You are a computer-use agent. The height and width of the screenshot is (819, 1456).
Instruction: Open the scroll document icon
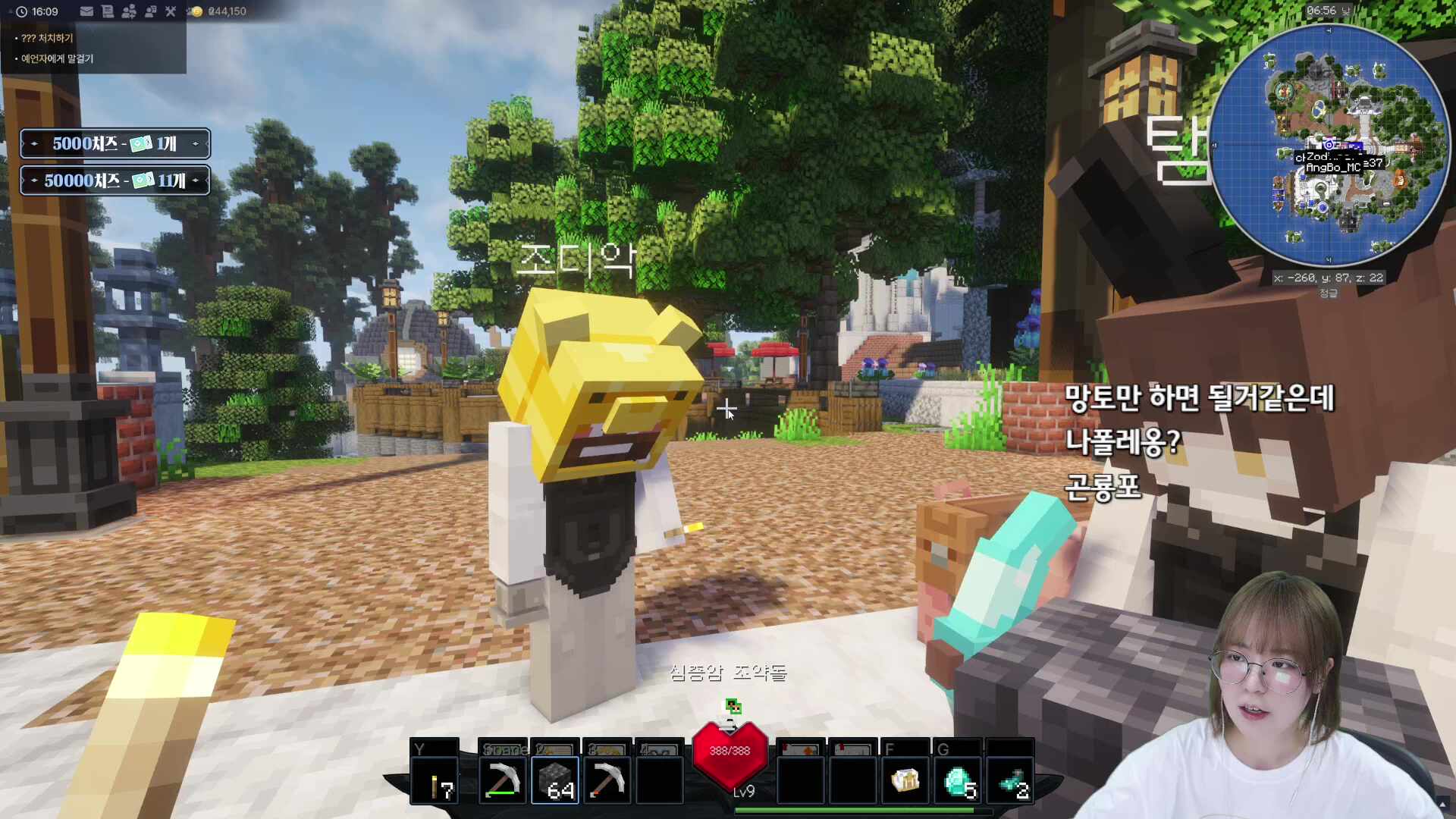(108, 11)
